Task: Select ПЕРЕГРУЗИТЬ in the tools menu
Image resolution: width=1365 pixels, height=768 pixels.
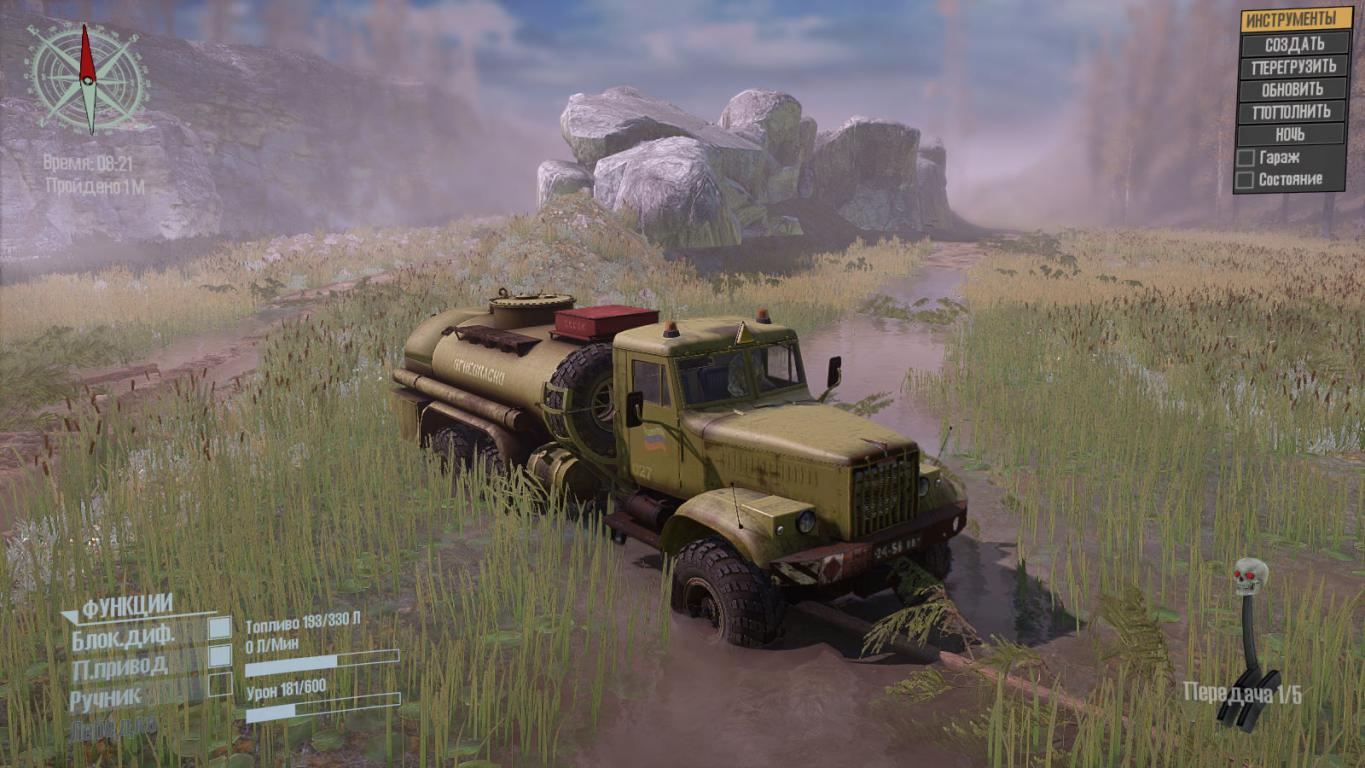Action: [1294, 67]
